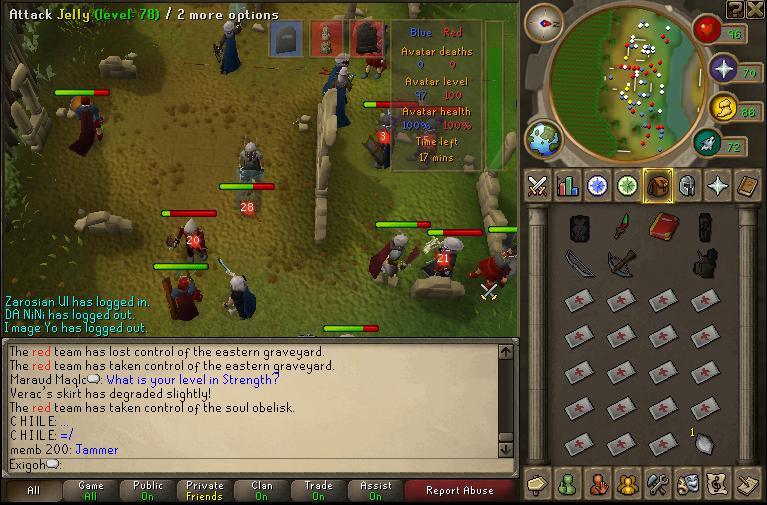Open the Prayer star tab

point(718,186)
